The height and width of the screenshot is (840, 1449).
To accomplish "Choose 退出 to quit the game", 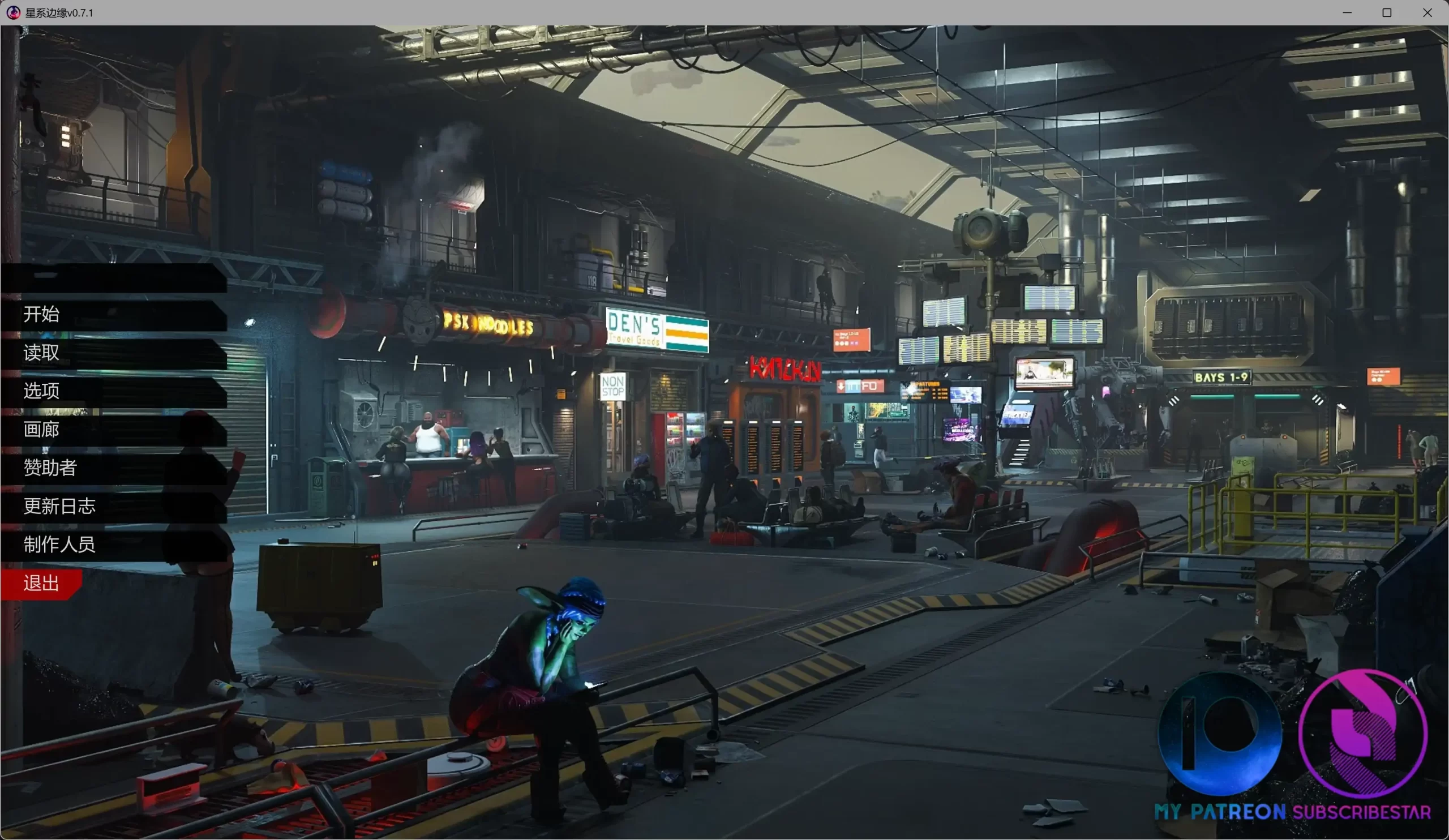I will click(41, 583).
